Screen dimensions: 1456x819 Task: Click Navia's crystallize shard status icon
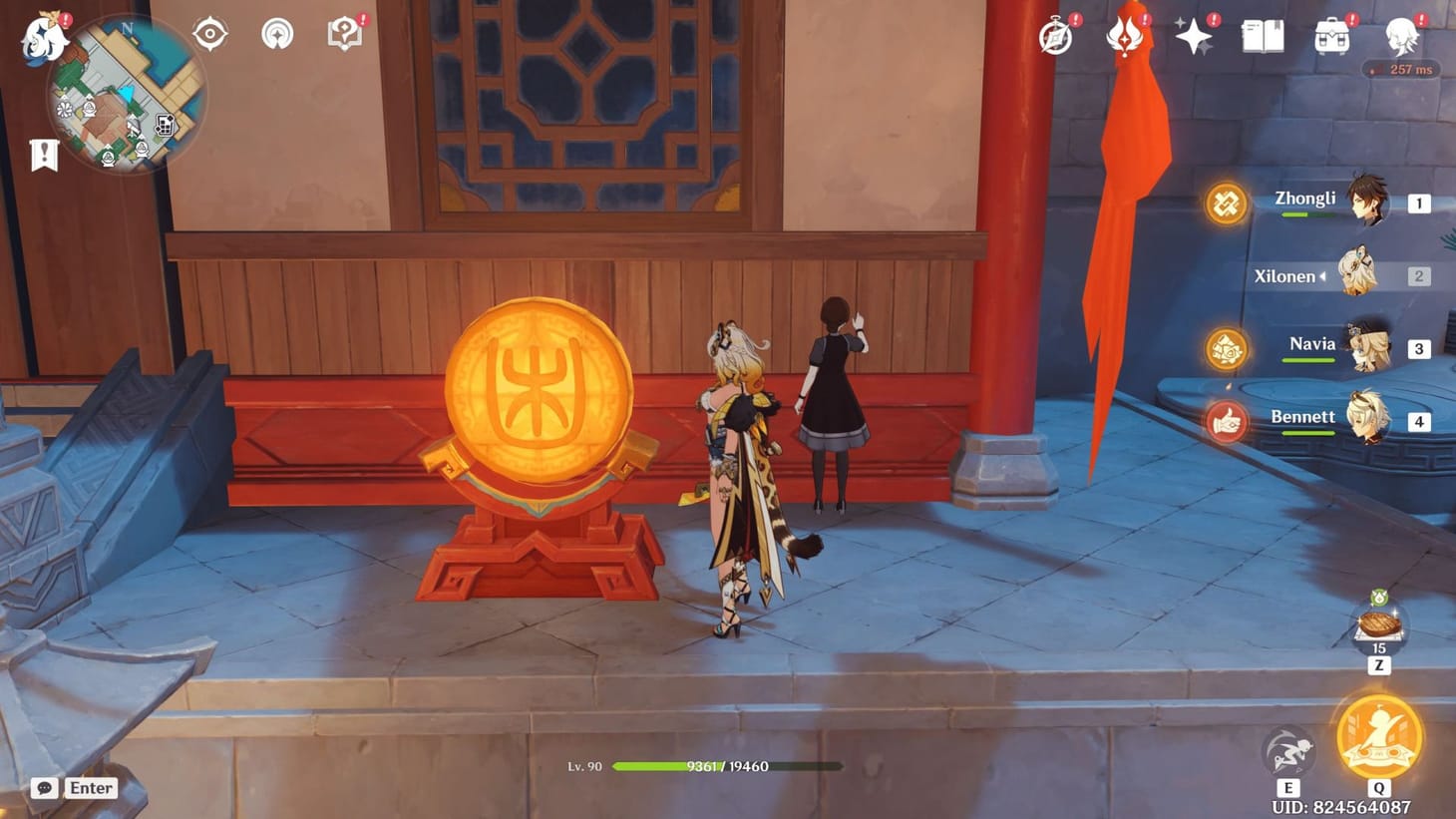(x=1226, y=350)
